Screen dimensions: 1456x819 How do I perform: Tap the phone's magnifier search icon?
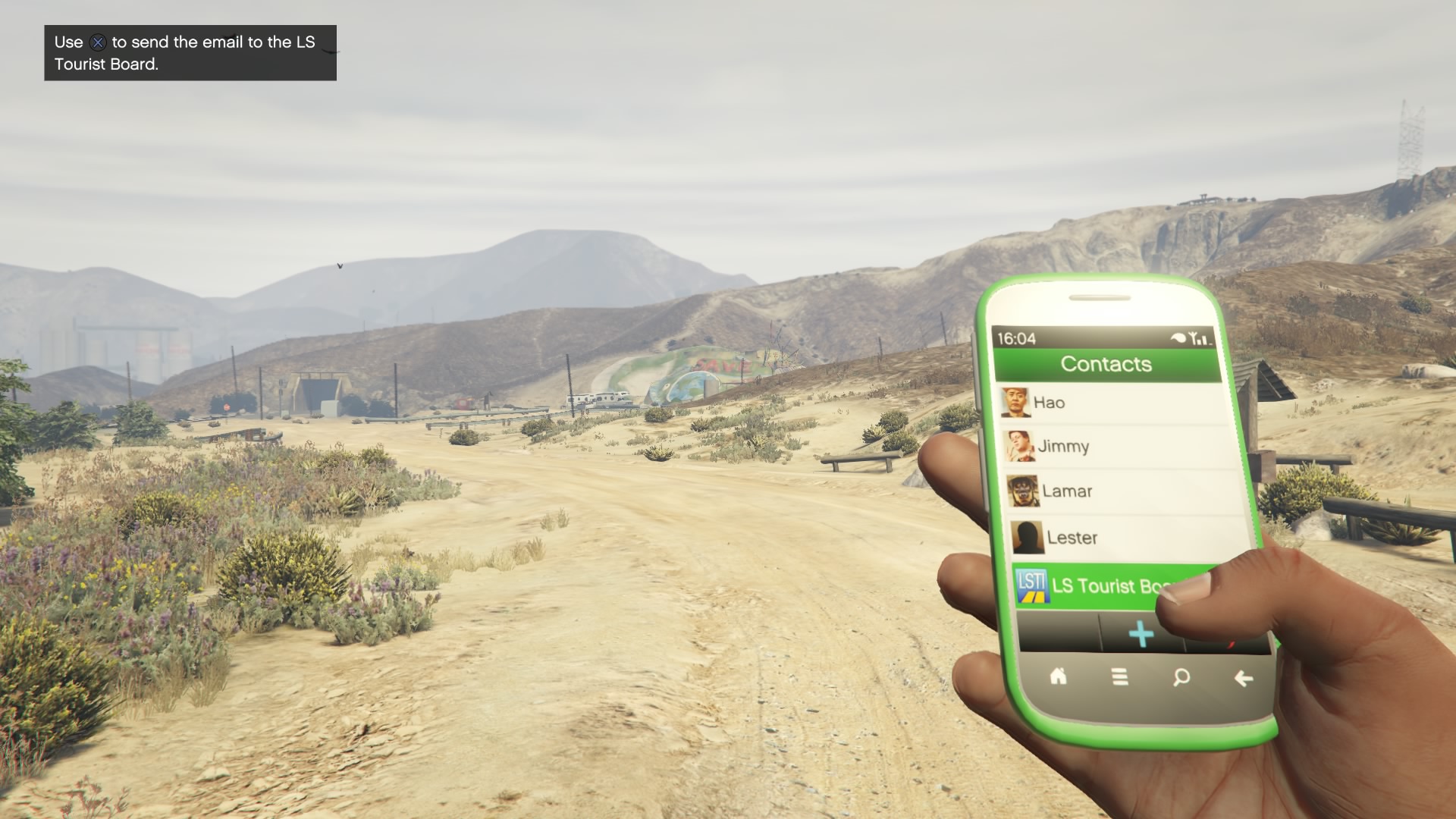(1181, 677)
